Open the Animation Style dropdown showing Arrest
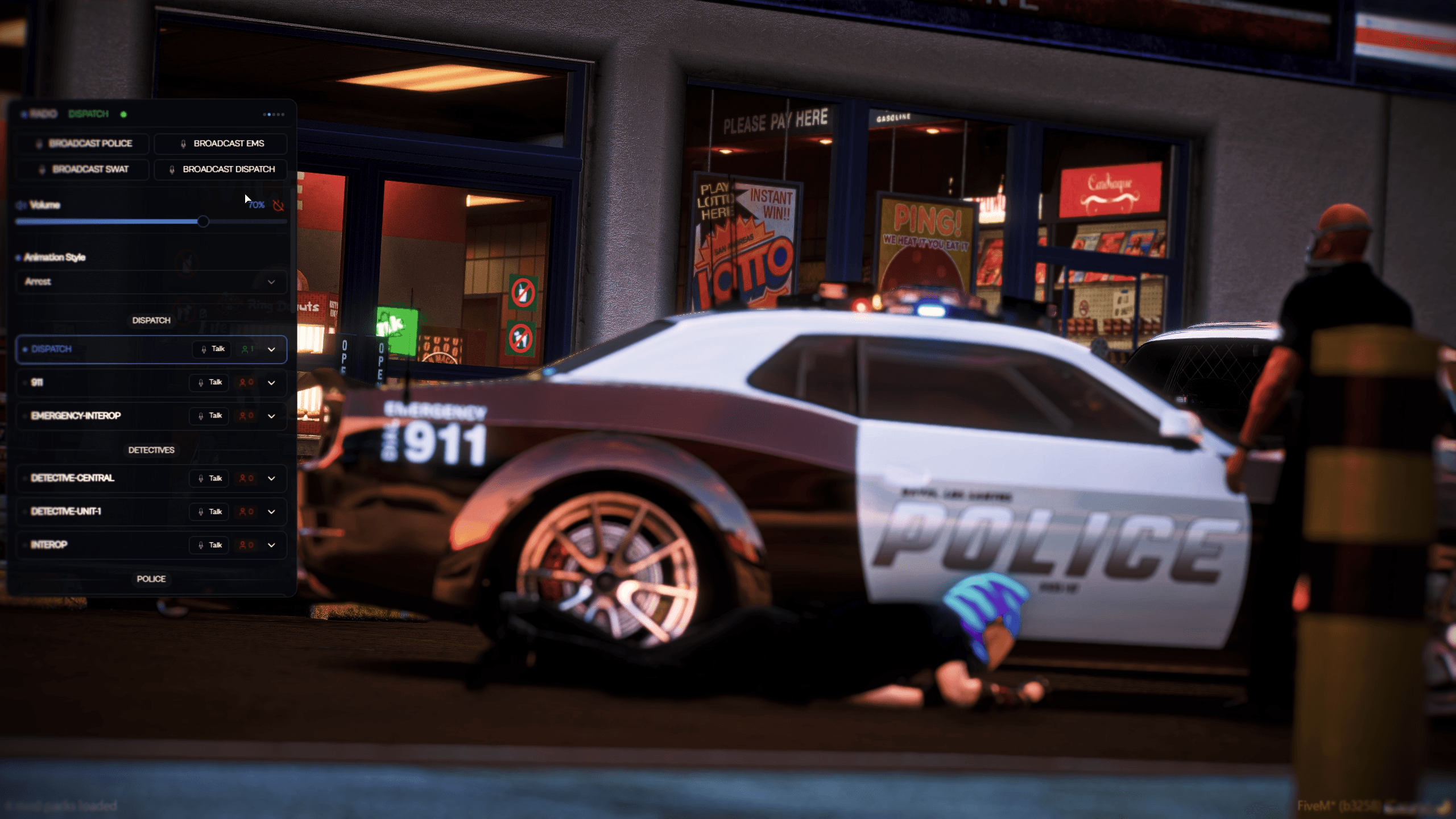The image size is (1456, 819). [151, 282]
